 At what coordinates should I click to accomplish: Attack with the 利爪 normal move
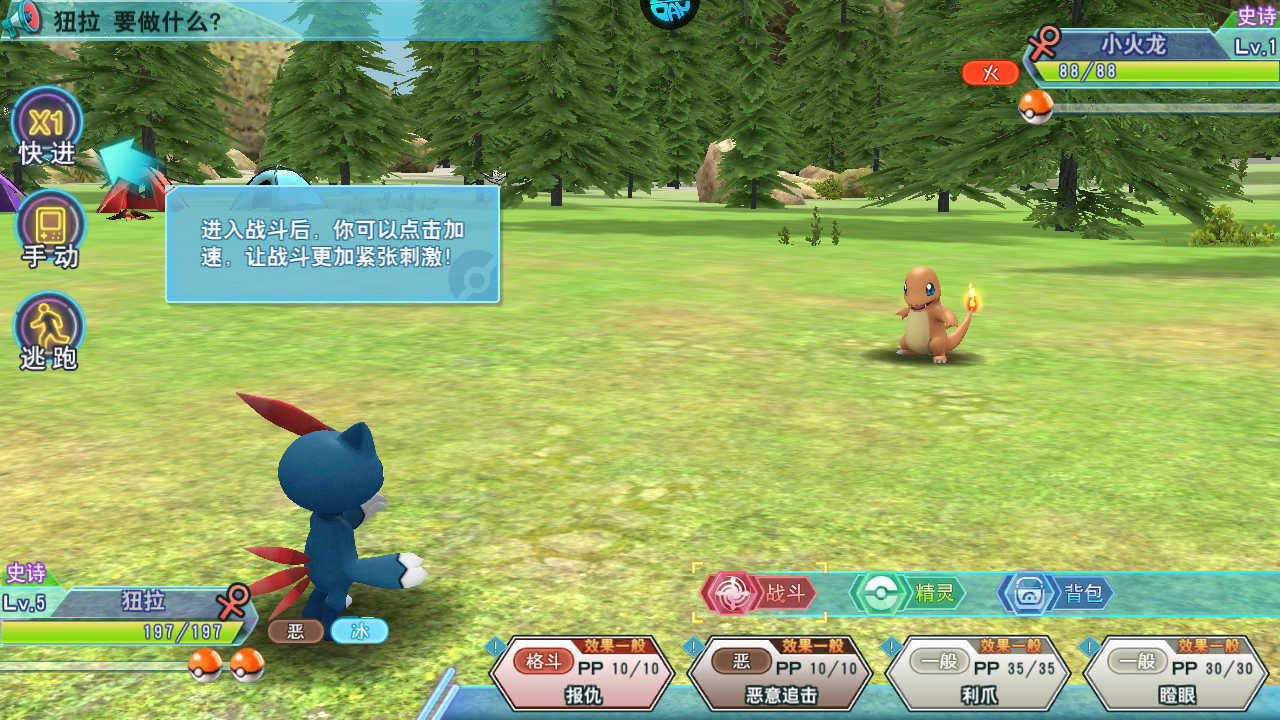[x=977, y=673]
